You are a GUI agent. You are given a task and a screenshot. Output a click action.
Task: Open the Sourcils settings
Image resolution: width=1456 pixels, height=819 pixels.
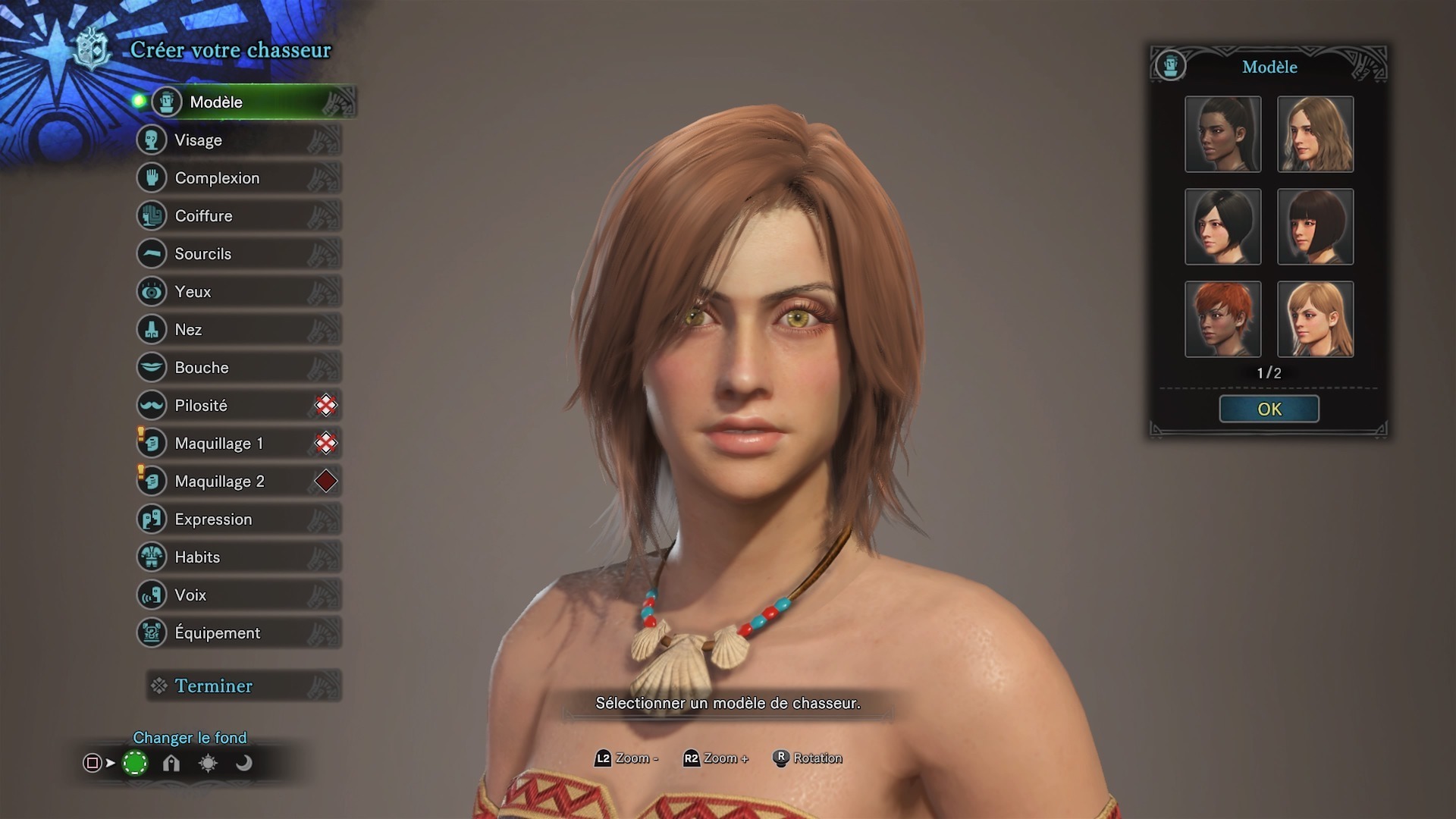(x=238, y=254)
